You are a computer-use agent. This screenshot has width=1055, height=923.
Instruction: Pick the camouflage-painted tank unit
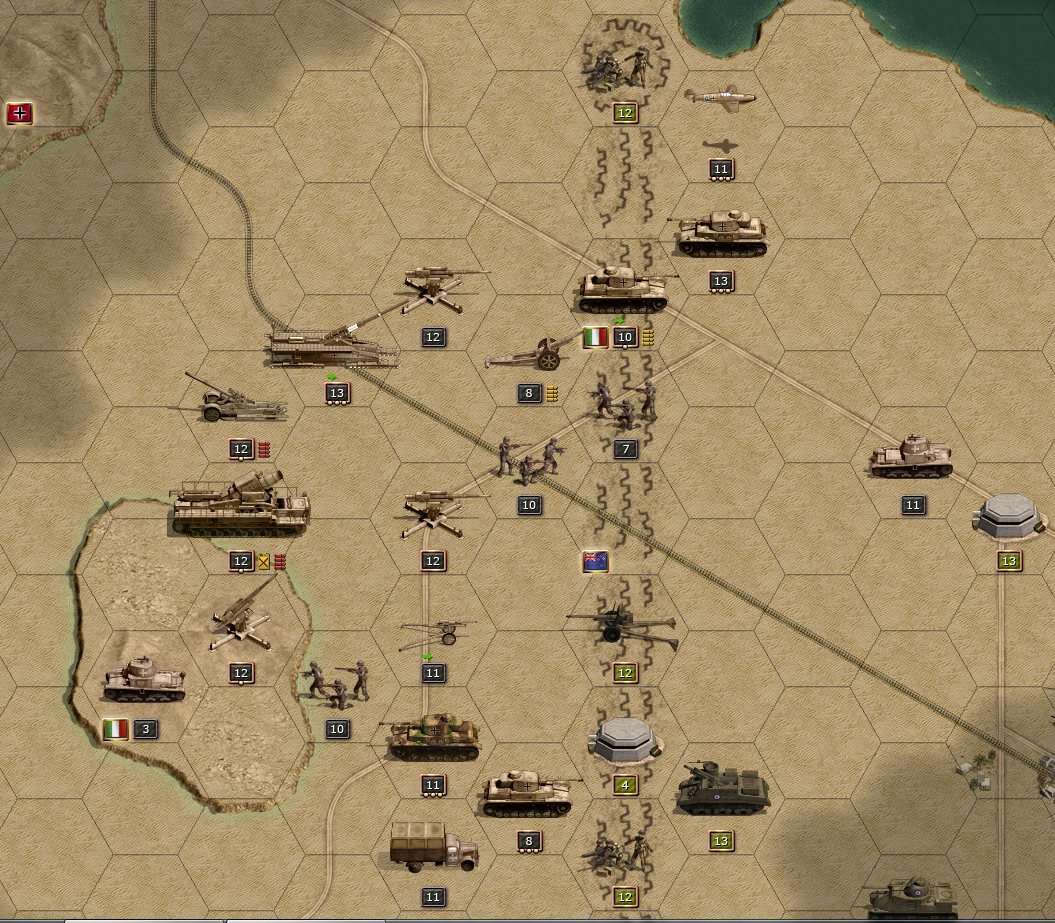(434, 737)
